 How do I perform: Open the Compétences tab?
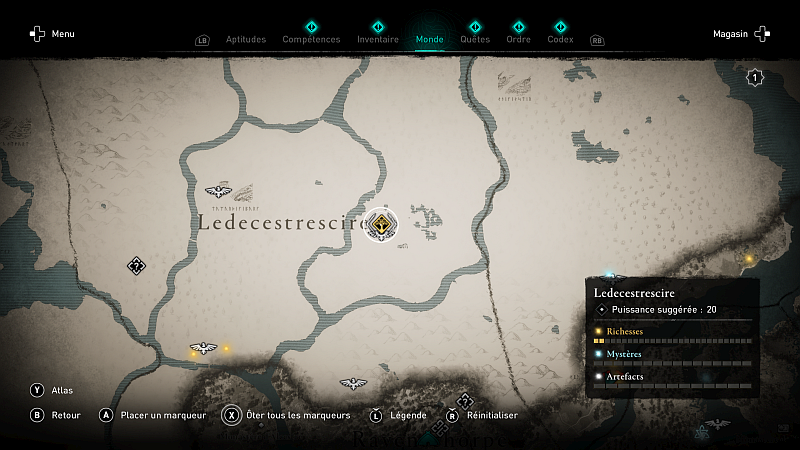click(x=311, y=39)
